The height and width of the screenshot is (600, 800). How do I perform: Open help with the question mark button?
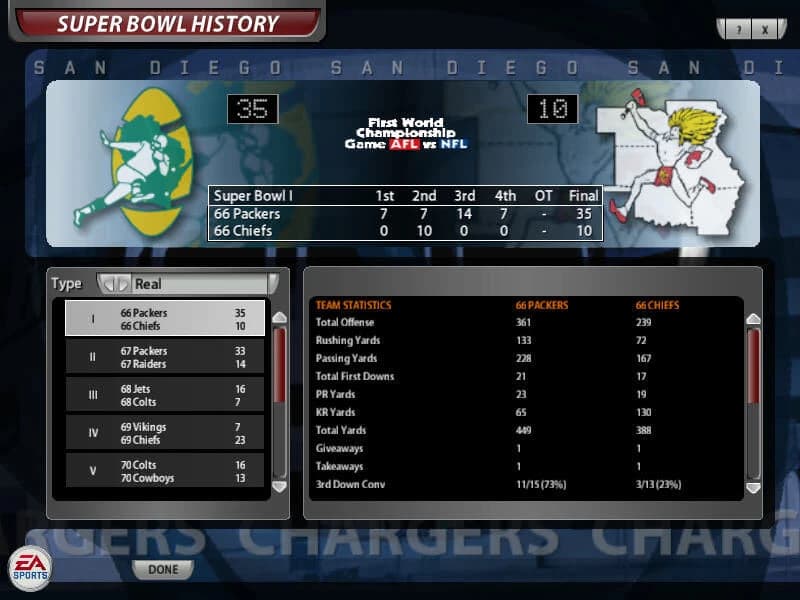pyautogui.click(x=738, y=30)
